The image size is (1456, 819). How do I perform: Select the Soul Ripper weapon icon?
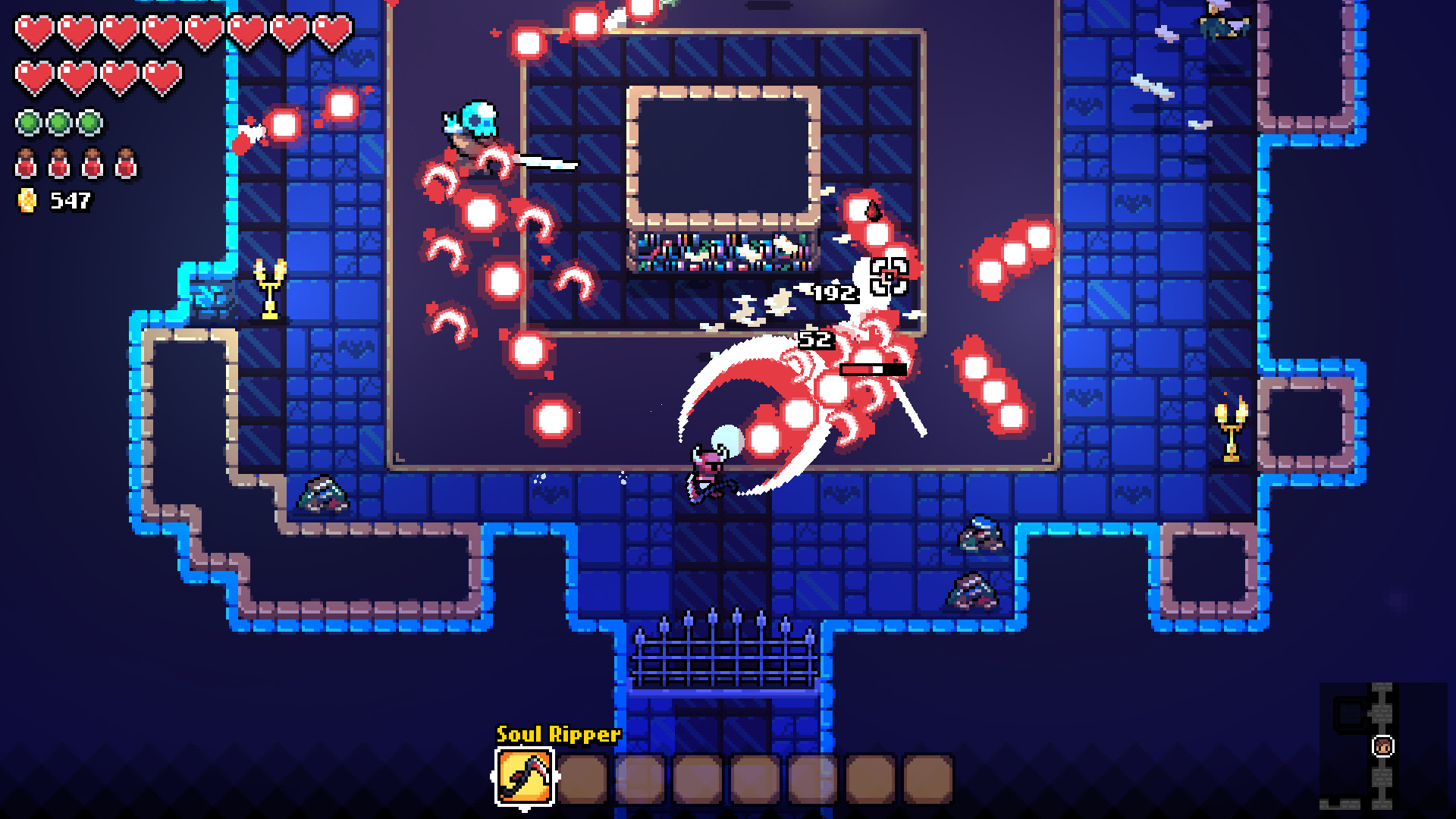pyautogui.click(x=523, y=777)
